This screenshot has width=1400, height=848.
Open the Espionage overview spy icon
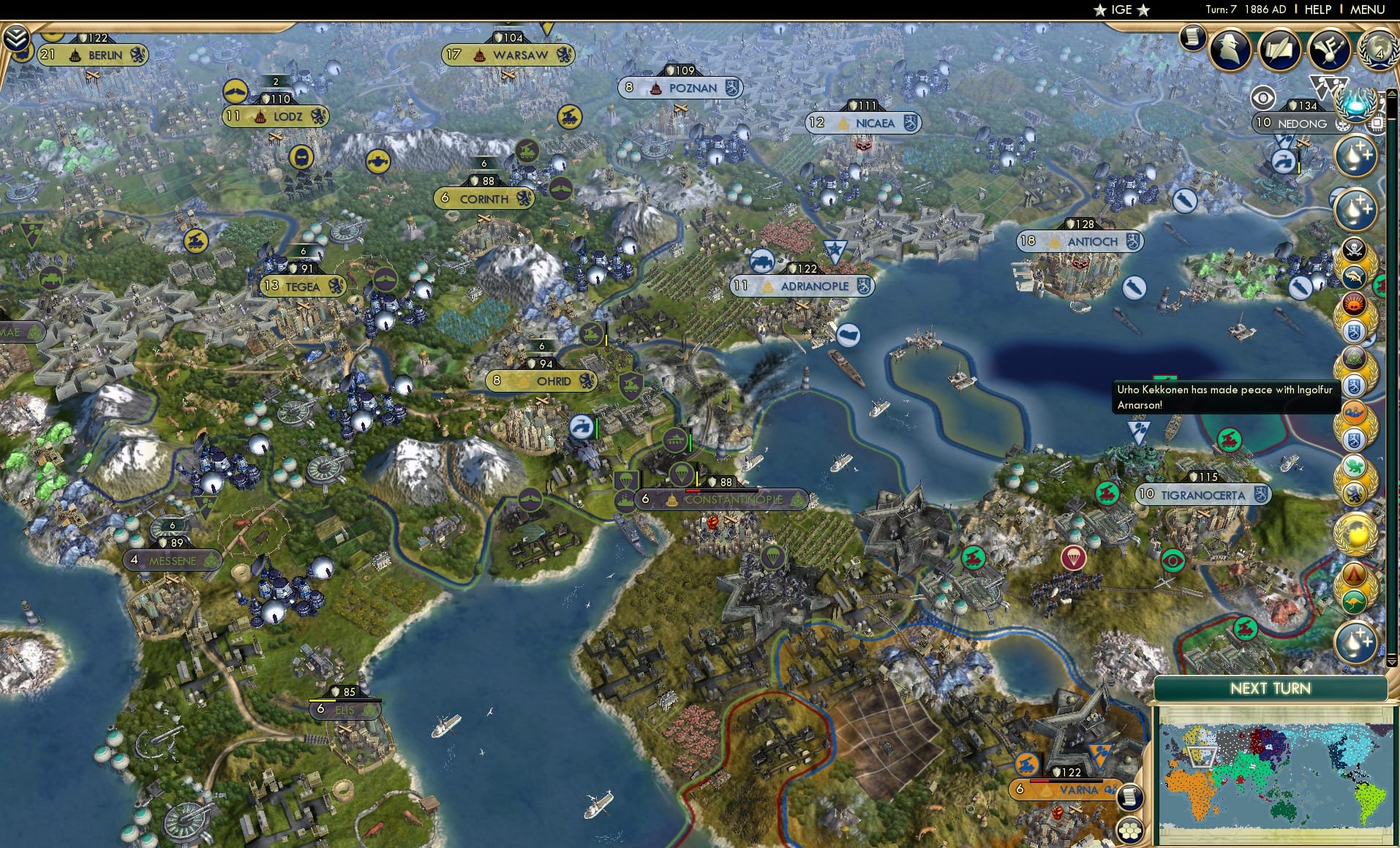(1230, 48)
